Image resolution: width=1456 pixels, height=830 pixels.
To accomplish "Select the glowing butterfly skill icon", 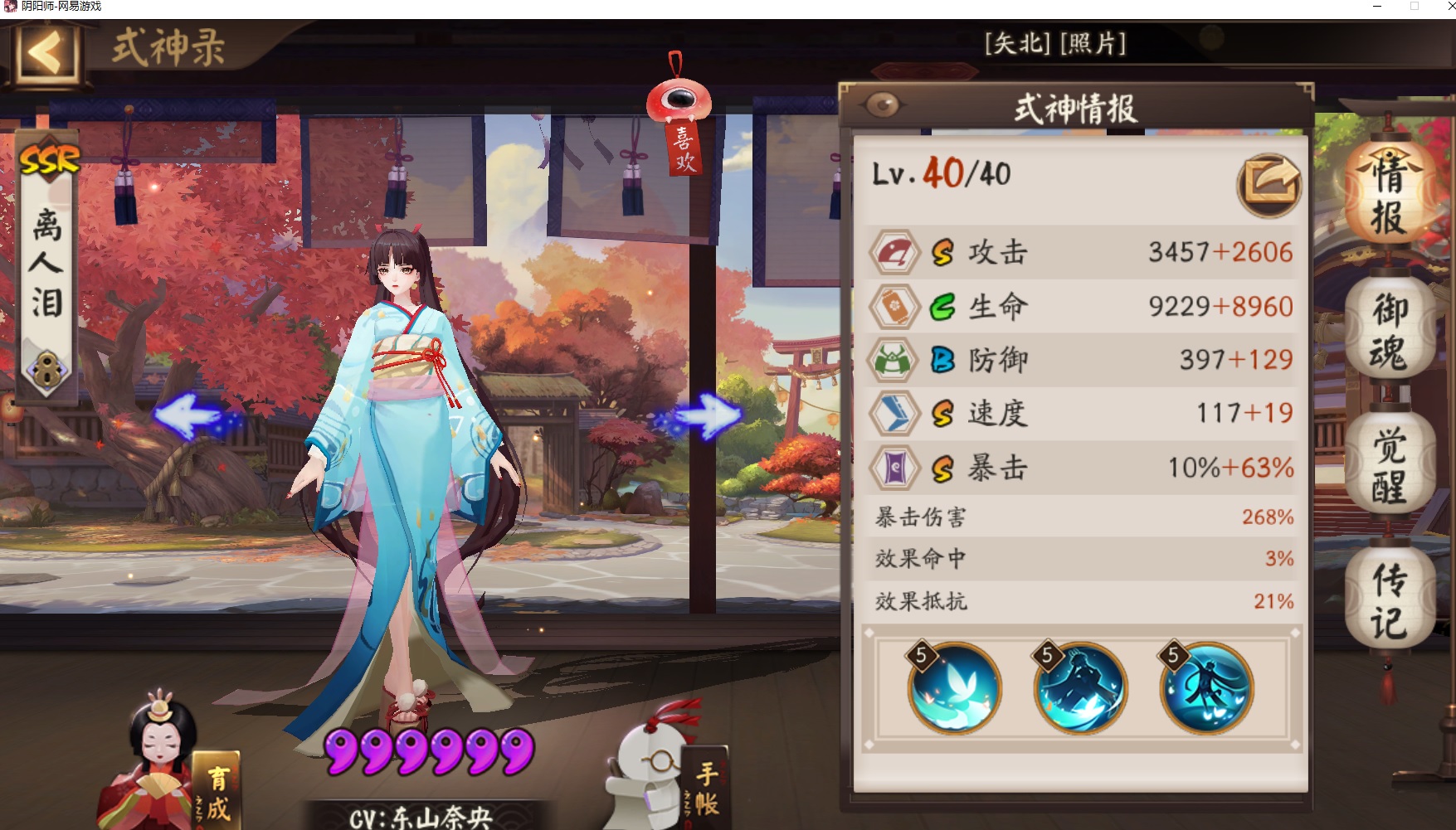I will click(954, 688).
